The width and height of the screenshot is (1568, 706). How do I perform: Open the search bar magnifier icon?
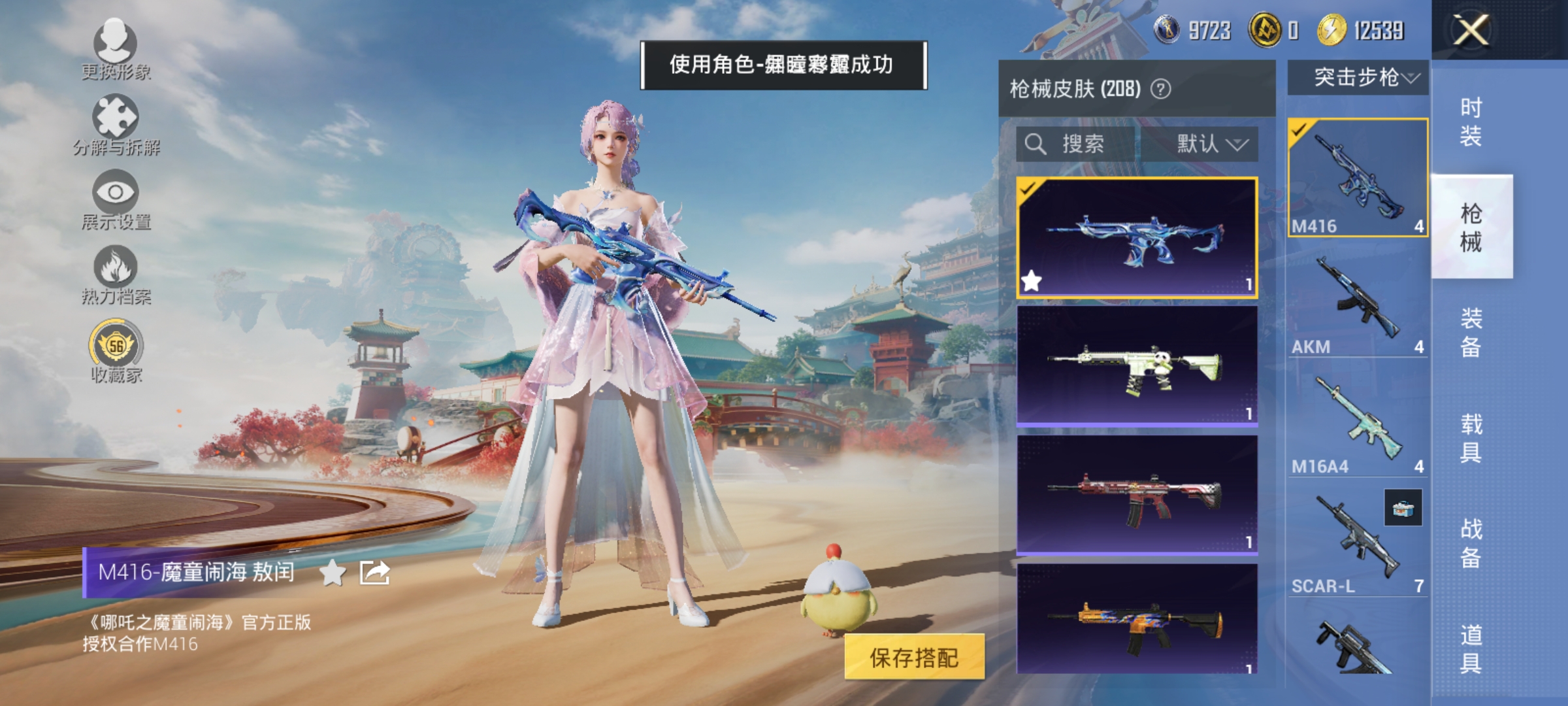pyautogui.click(x=1036, y=145)
